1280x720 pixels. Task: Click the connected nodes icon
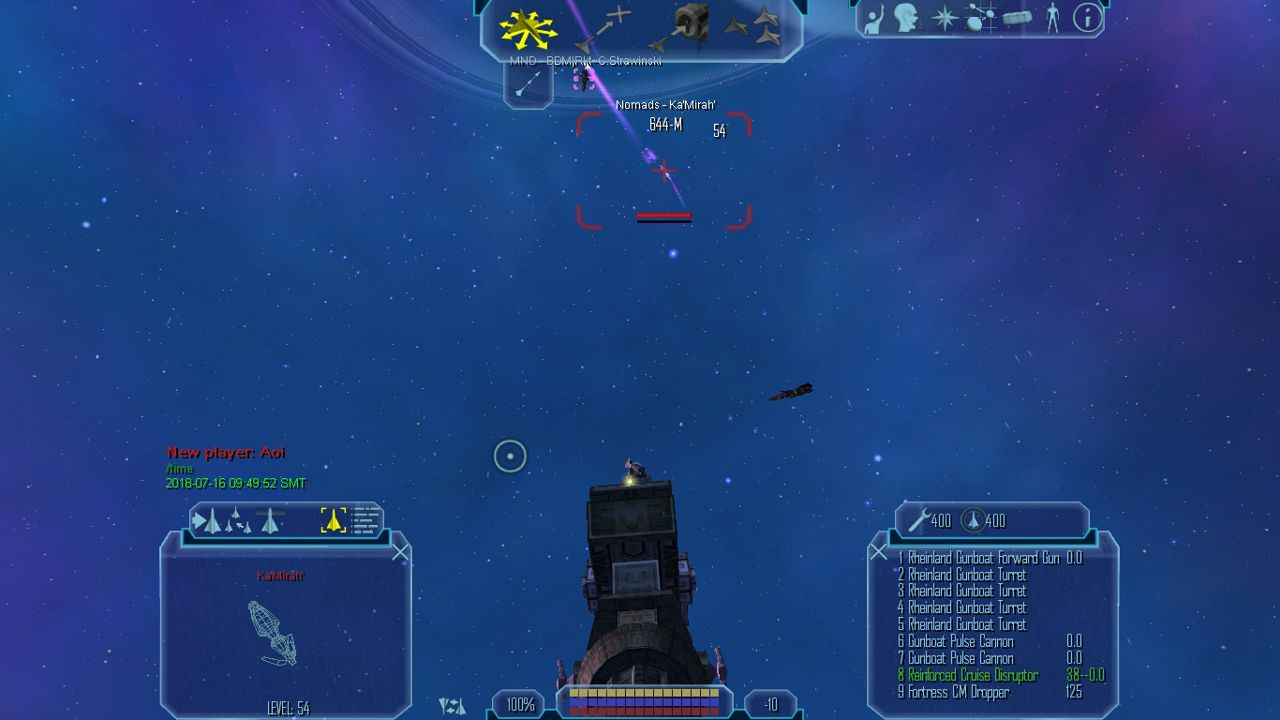tap(980, 18)
